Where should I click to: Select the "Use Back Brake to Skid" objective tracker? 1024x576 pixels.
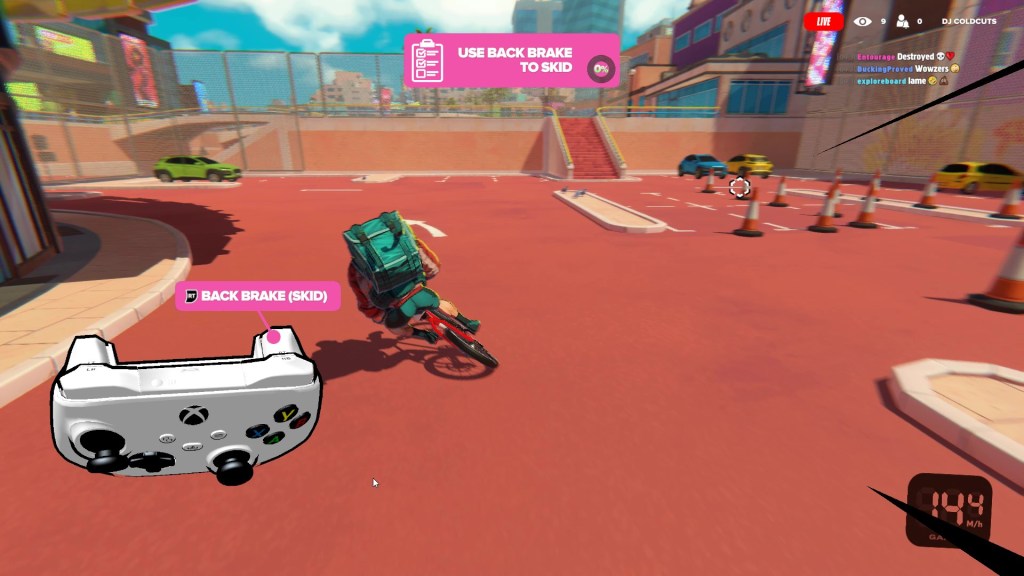pos(511,60)
